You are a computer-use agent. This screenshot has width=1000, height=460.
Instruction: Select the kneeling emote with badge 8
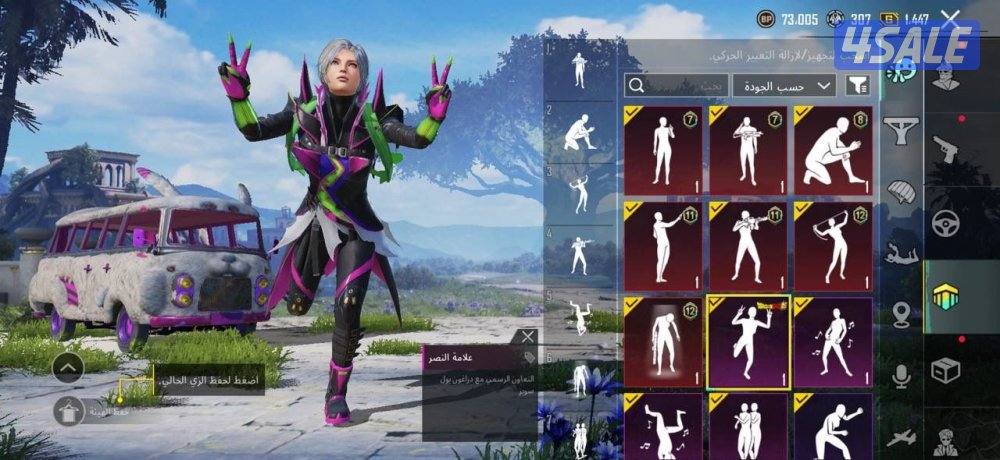[x=833, y=149]
